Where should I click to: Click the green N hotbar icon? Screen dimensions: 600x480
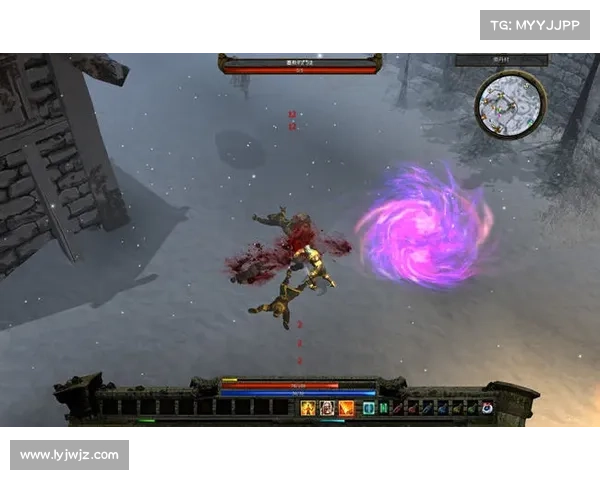click(x=383, y=408)
